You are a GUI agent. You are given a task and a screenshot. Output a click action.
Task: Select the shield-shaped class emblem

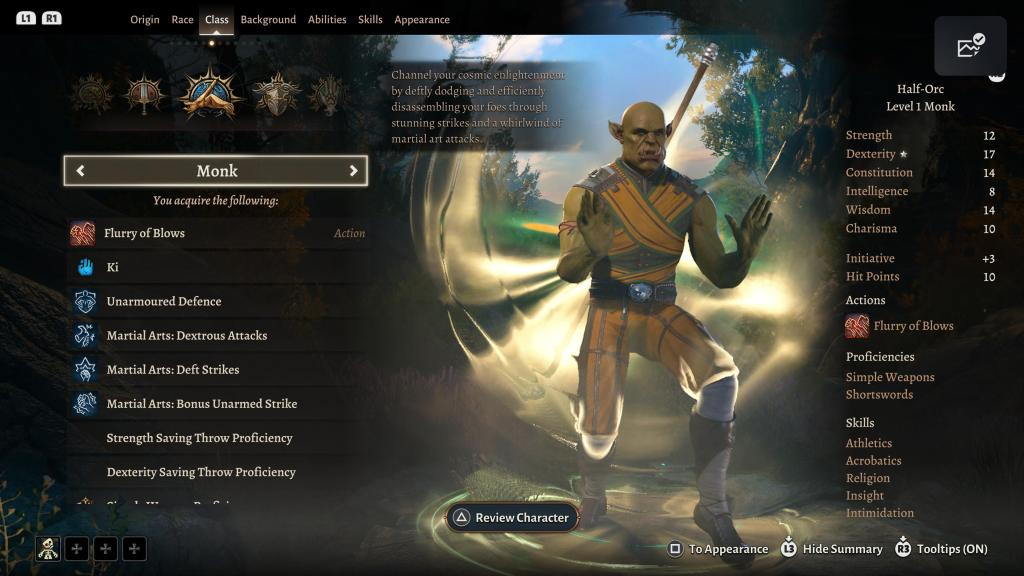(276, 95)
